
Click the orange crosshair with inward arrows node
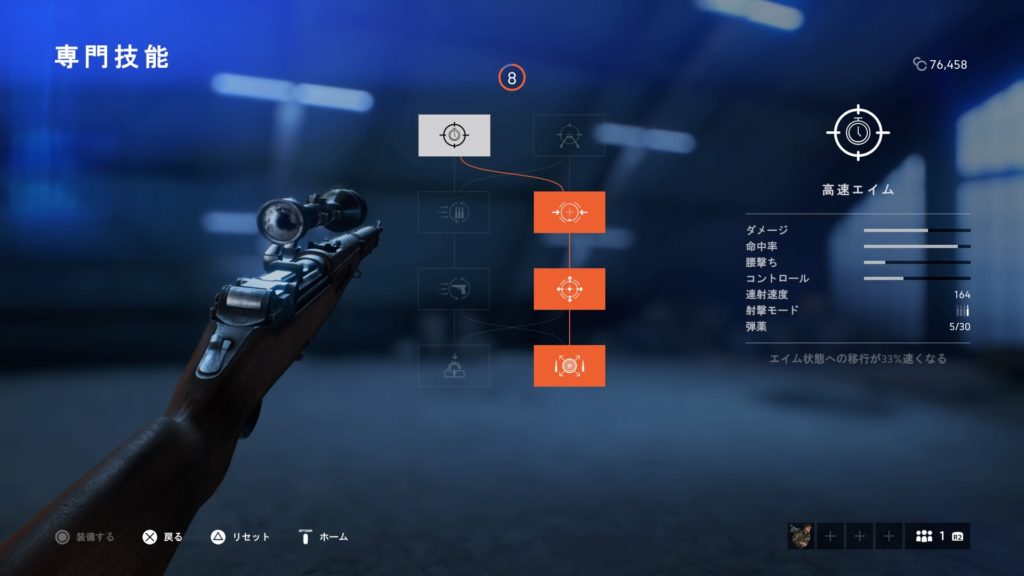(569, 212)
